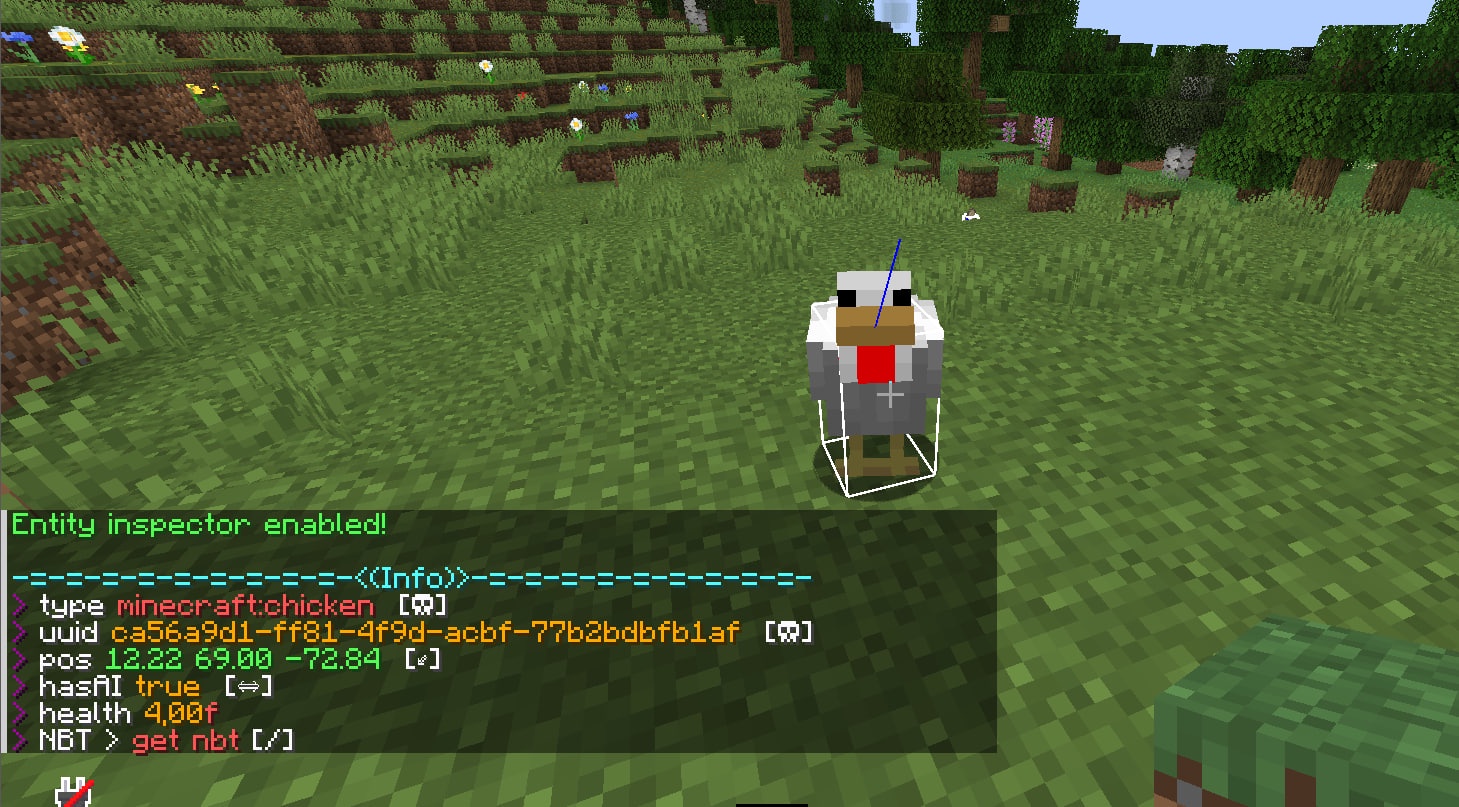Click the orange entity uuid text

point(425,633)
